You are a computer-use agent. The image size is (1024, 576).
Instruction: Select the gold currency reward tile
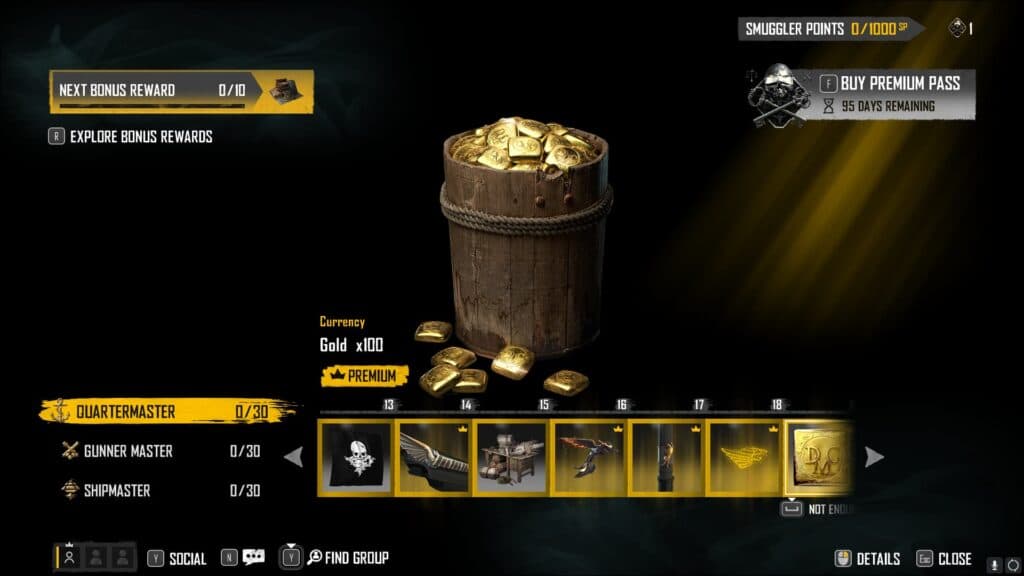click(820, 458)
